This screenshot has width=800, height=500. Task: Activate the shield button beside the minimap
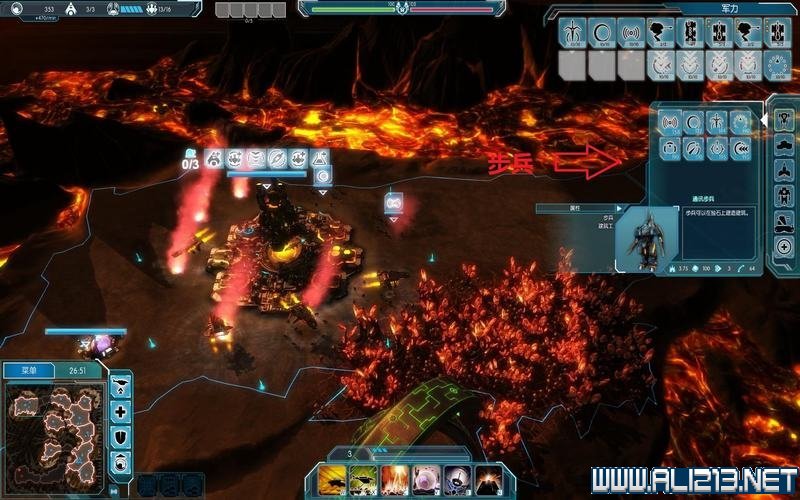121,436
